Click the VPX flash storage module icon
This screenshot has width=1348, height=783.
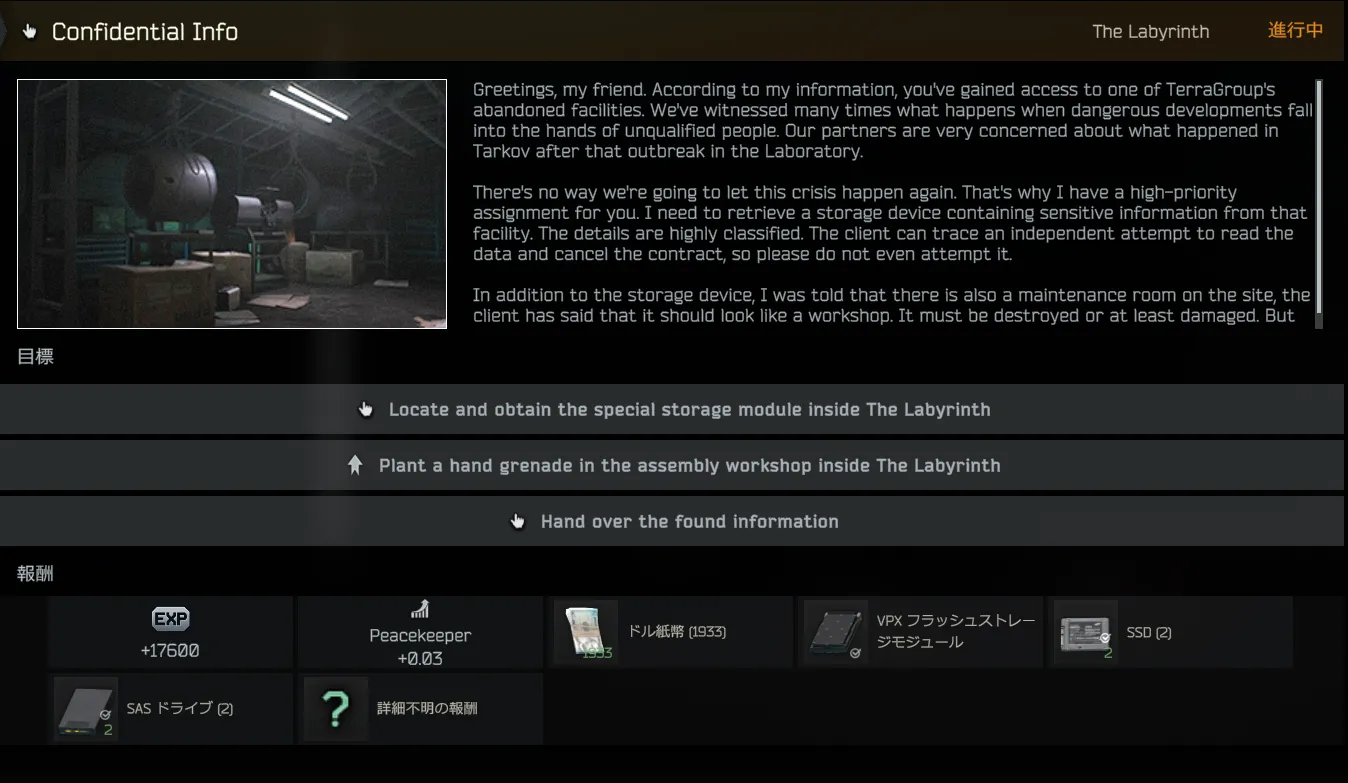tap(835, 631)
